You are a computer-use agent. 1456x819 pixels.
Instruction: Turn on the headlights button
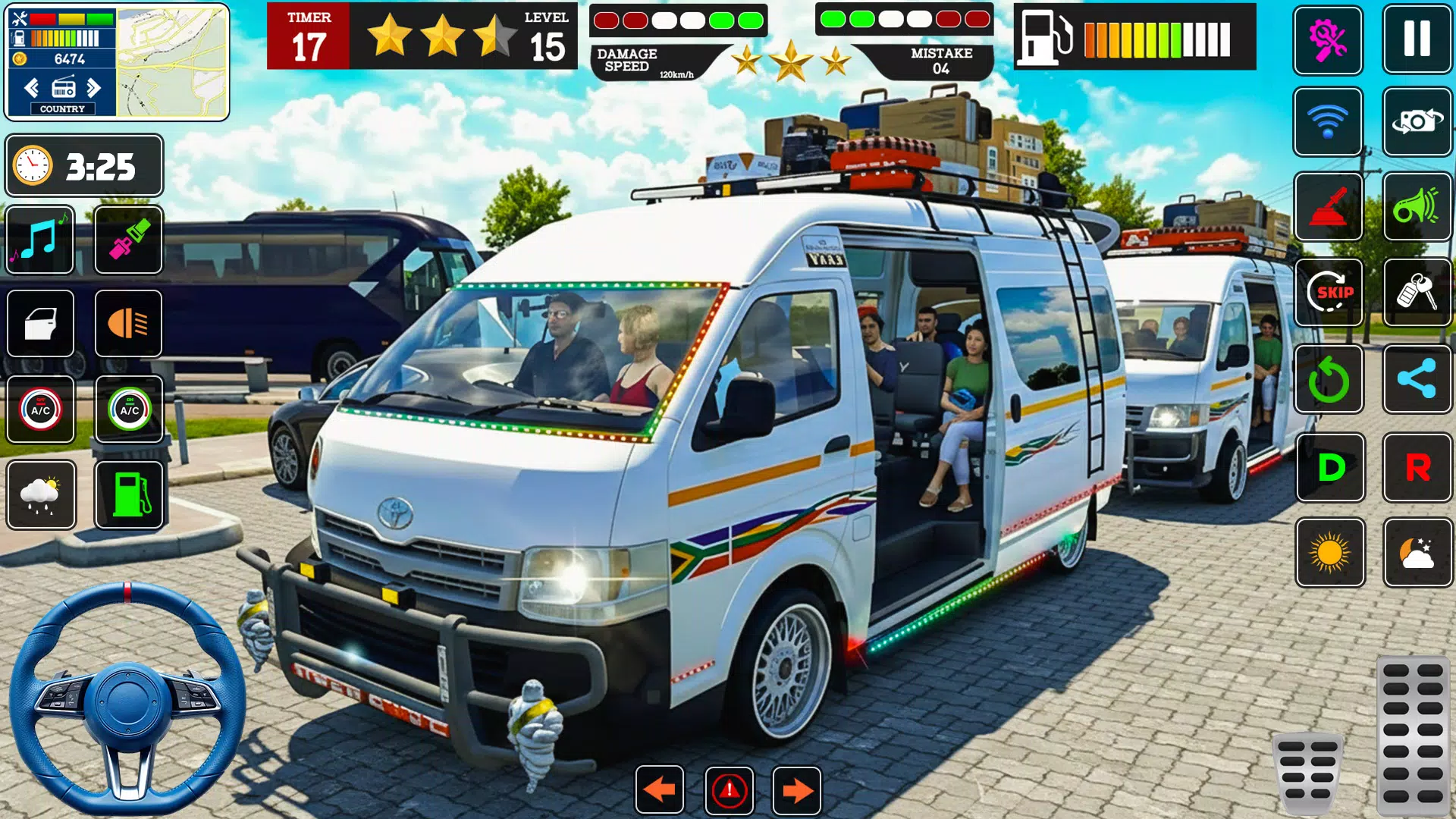click(129, 324)
